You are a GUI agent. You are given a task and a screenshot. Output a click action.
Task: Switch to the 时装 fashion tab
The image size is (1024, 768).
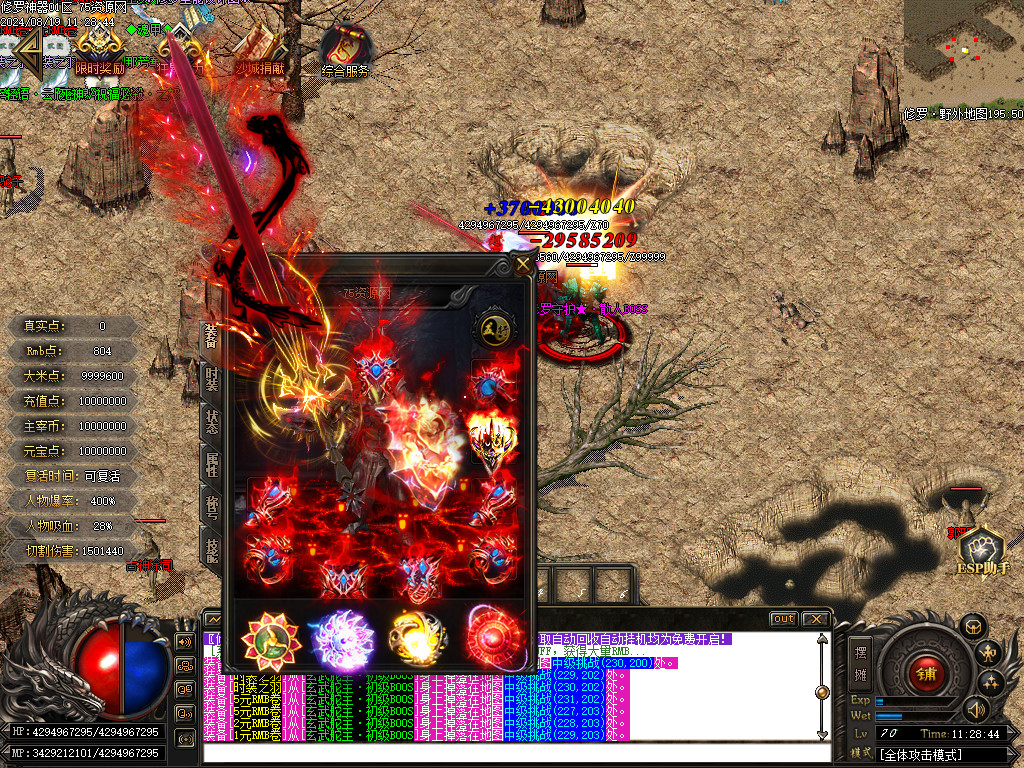212,378
